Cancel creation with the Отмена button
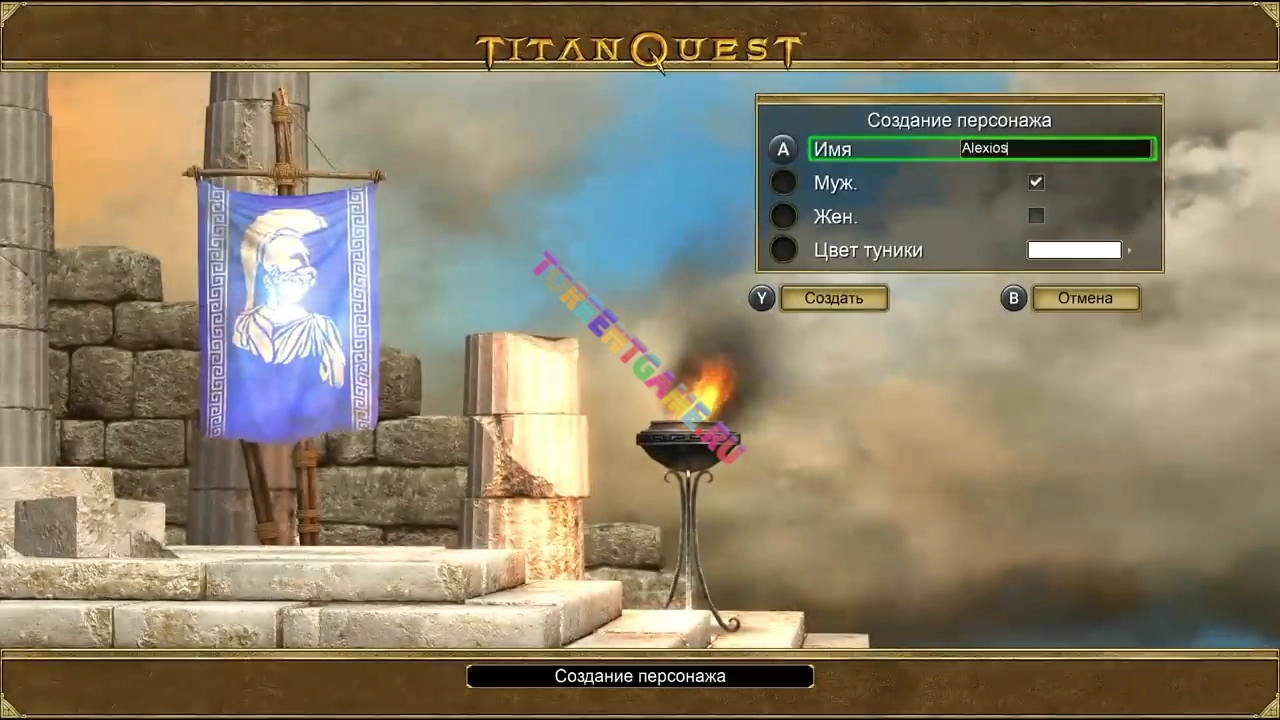Image resolution: width=1280 pixels, height=720 pixels. tap(1085, 298)
